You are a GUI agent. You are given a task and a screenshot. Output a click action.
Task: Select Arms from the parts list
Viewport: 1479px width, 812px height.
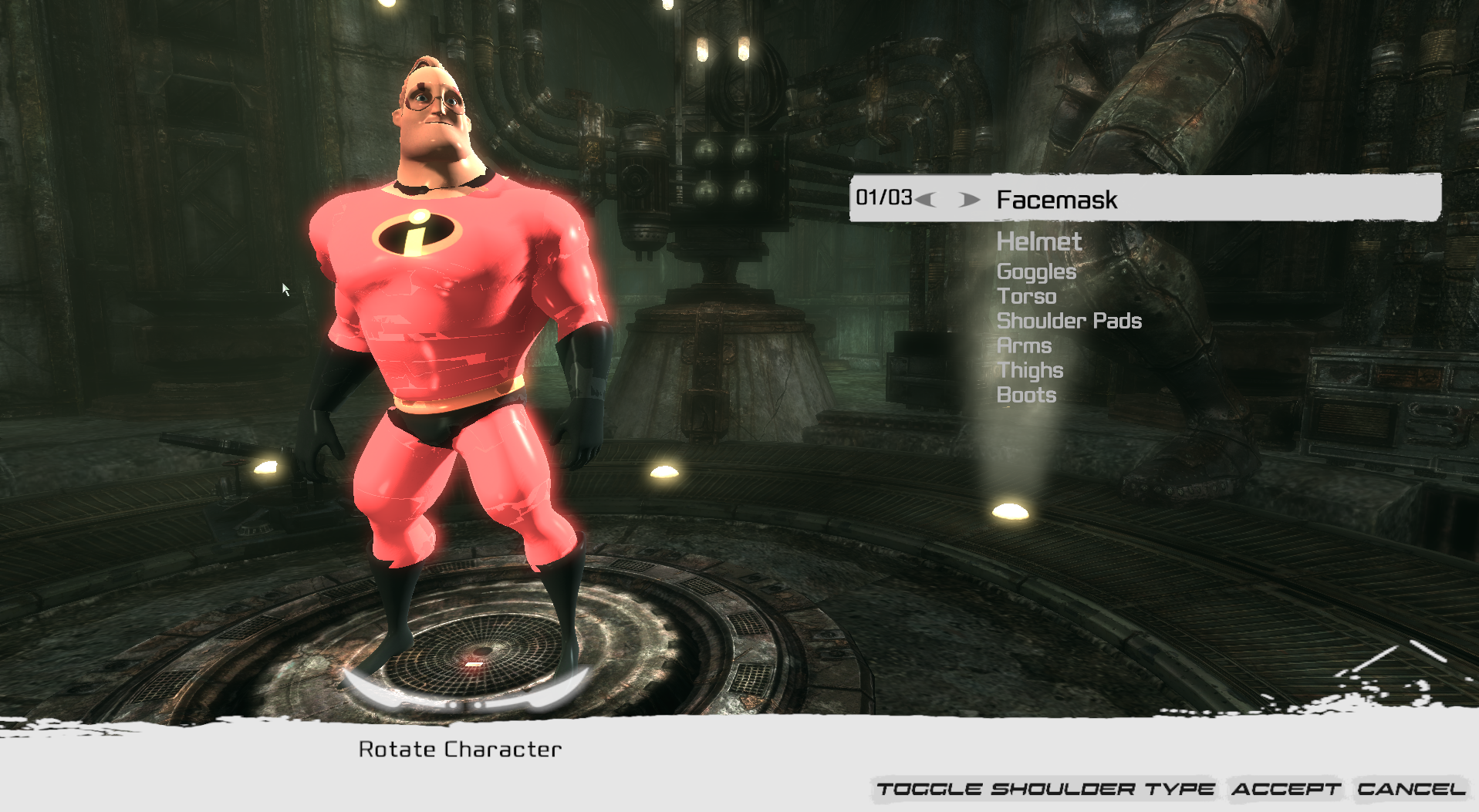[1025, 345]
